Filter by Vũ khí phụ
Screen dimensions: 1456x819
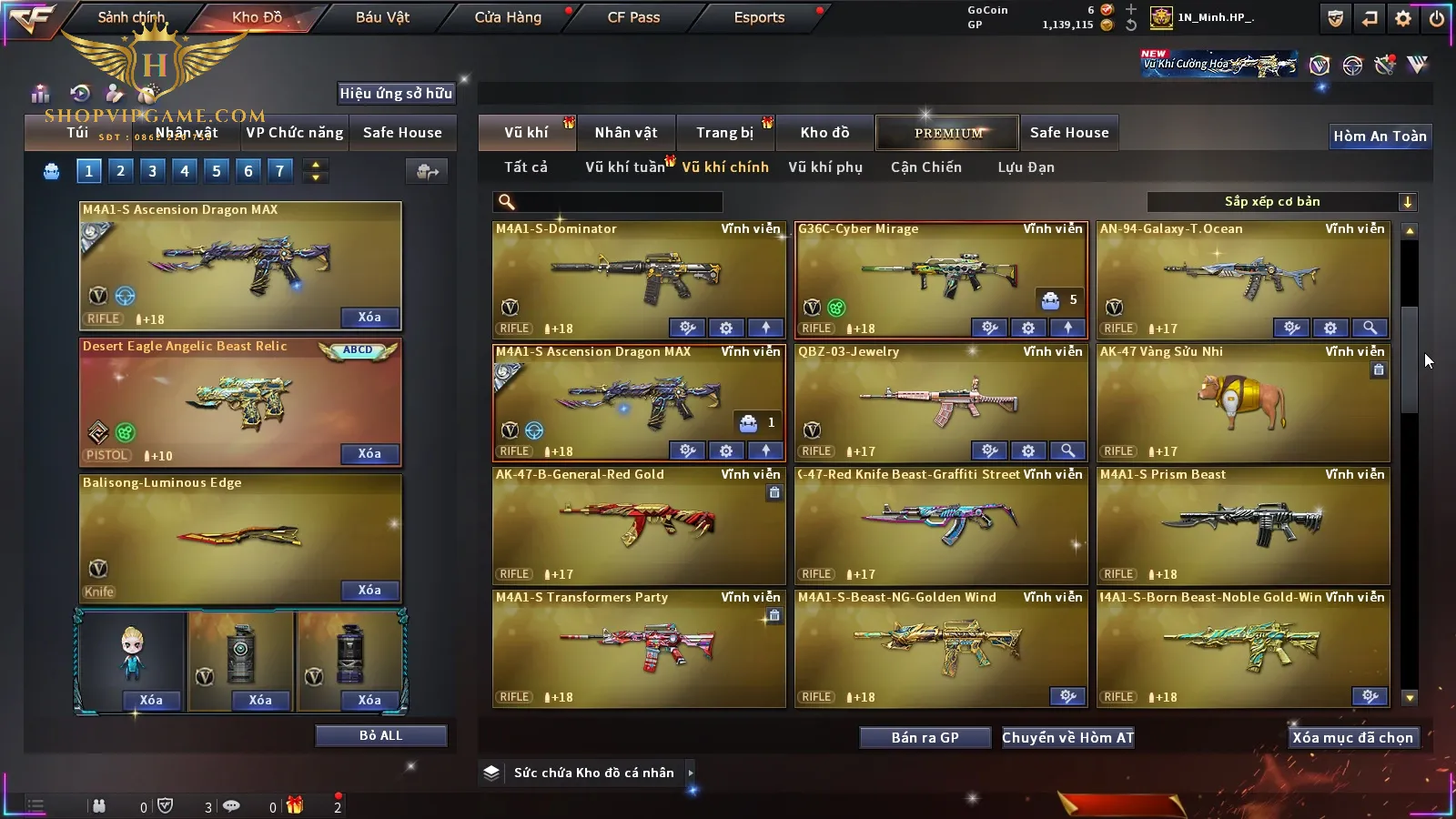[x=825, y=167]
